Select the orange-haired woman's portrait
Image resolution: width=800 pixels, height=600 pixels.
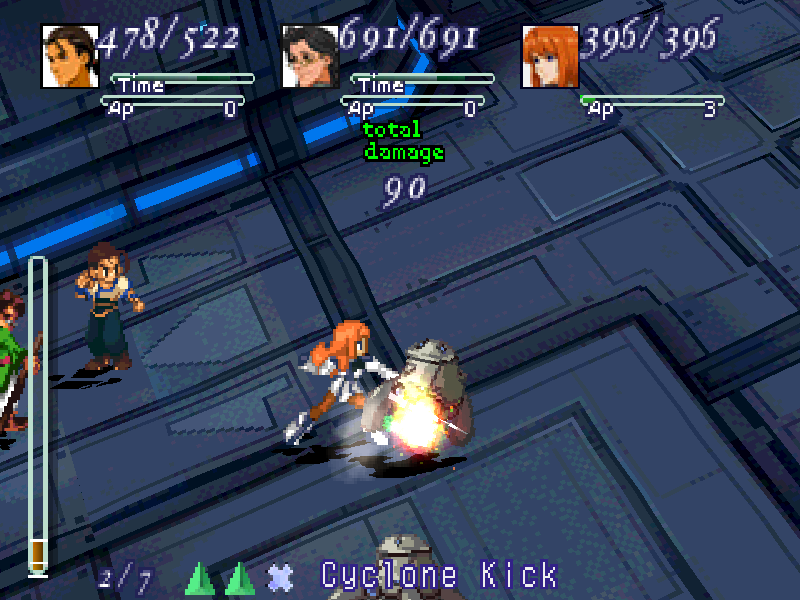coord(549,56)
